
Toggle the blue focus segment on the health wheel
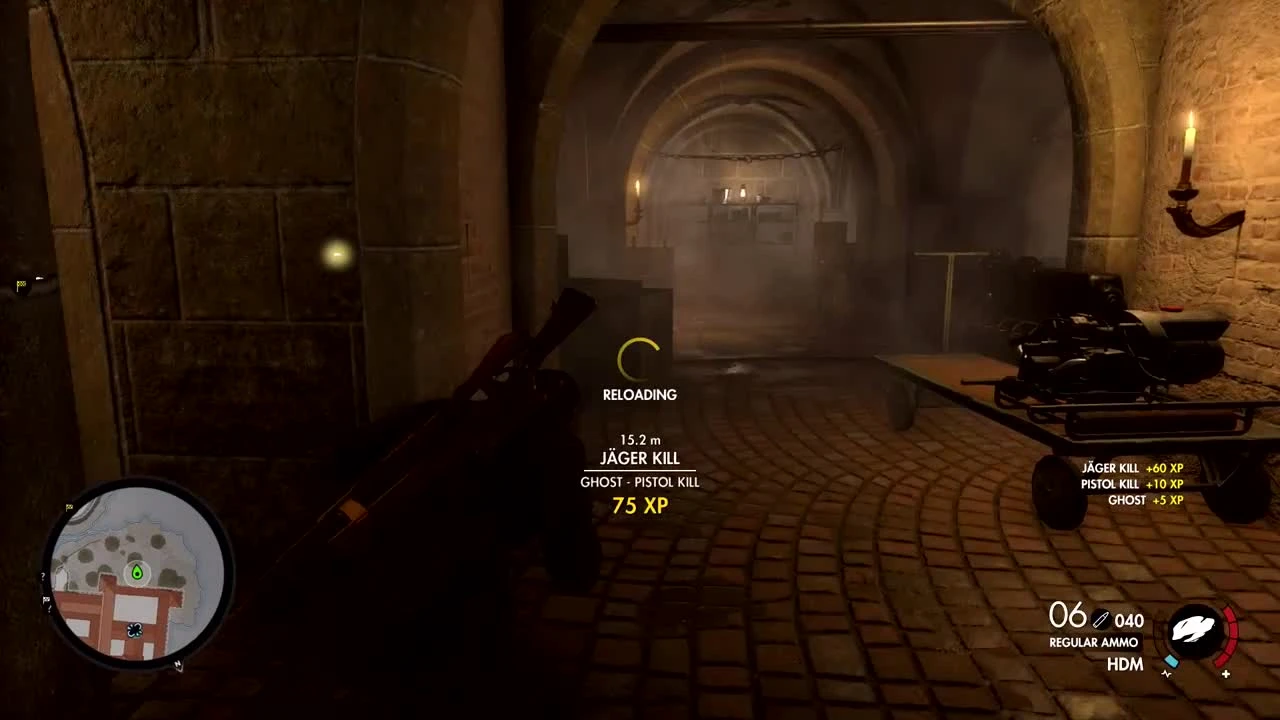(1171, 661)
